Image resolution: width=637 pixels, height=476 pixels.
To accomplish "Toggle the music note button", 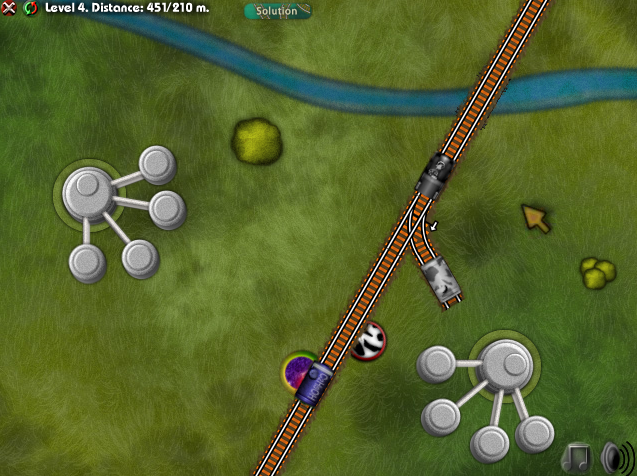I will point(579,457).
